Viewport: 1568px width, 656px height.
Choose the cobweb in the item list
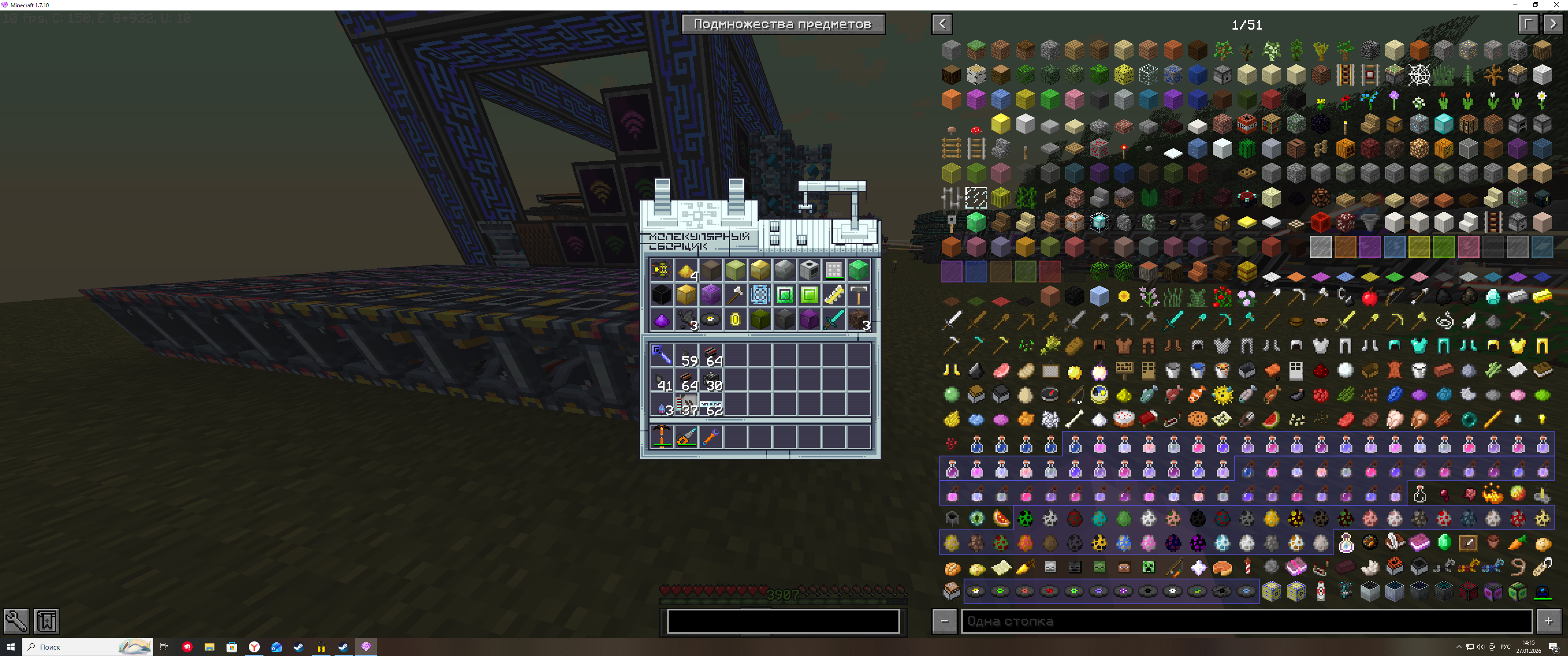1419,75
